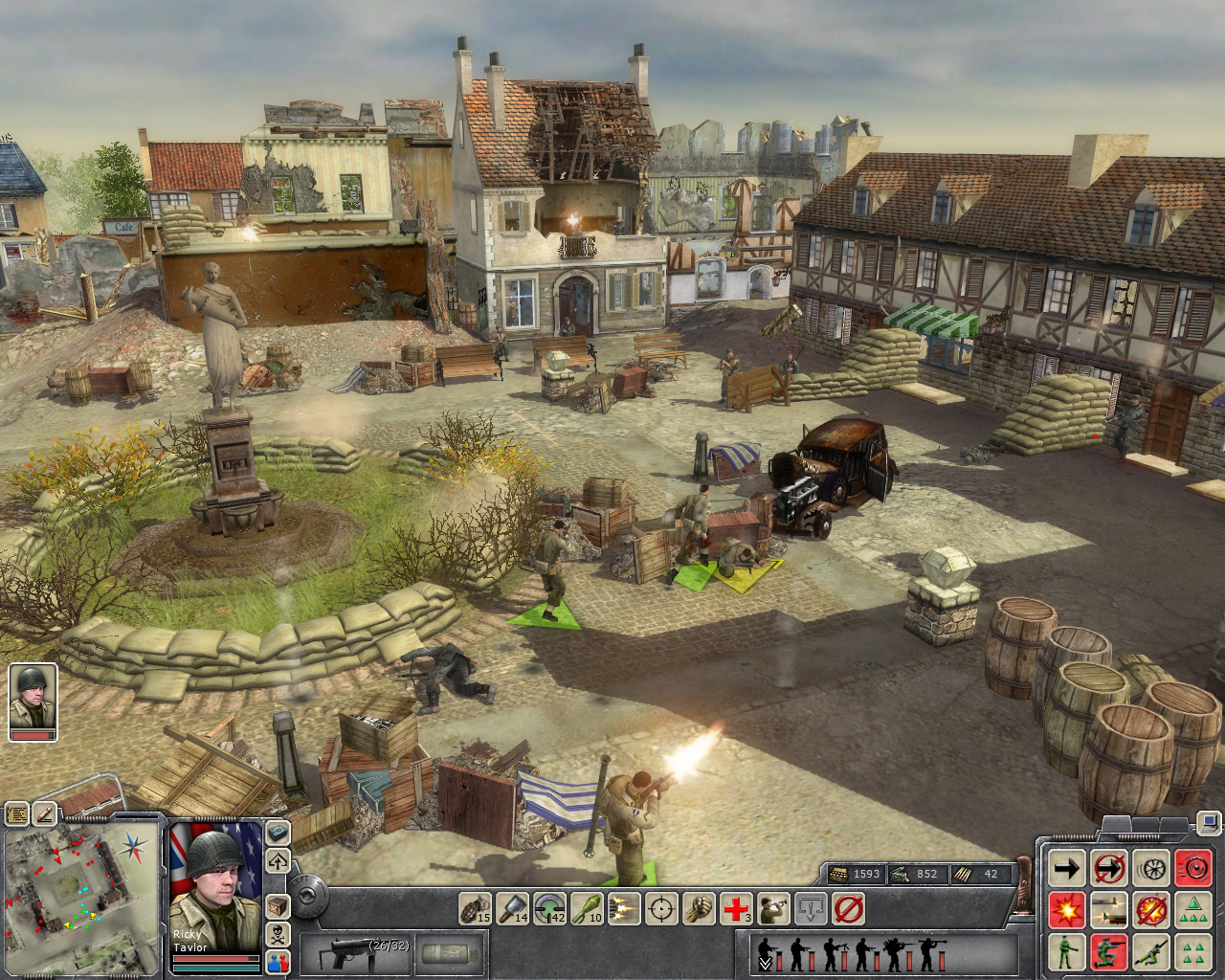The width and height of the screenshot is (1225, 980).
Task: Select the soldier portrait on left edge
Action: [x=33, y=701]
